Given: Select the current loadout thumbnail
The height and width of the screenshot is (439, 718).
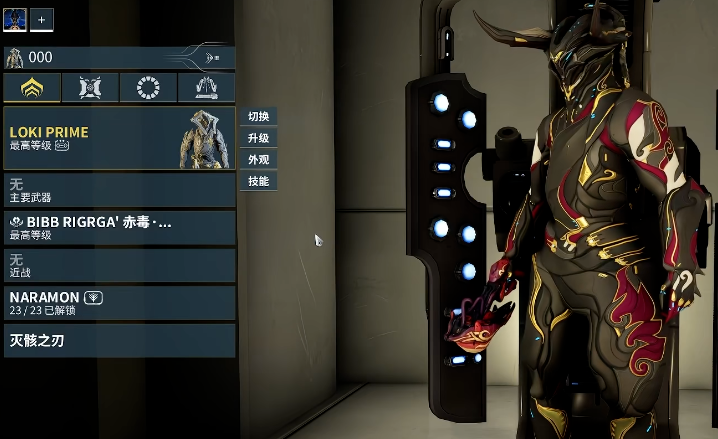Looking at the screenshot, I should pyautogui.click(x=16, y=19).
